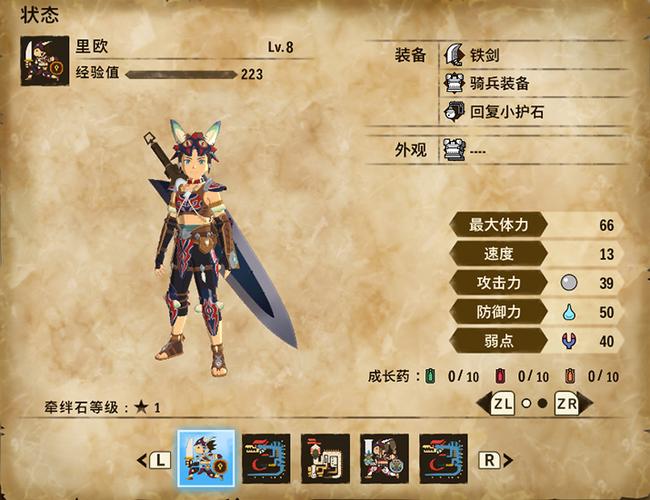Click 里欧's character portrait
650x500 pixels.
(x=45, y=60)
